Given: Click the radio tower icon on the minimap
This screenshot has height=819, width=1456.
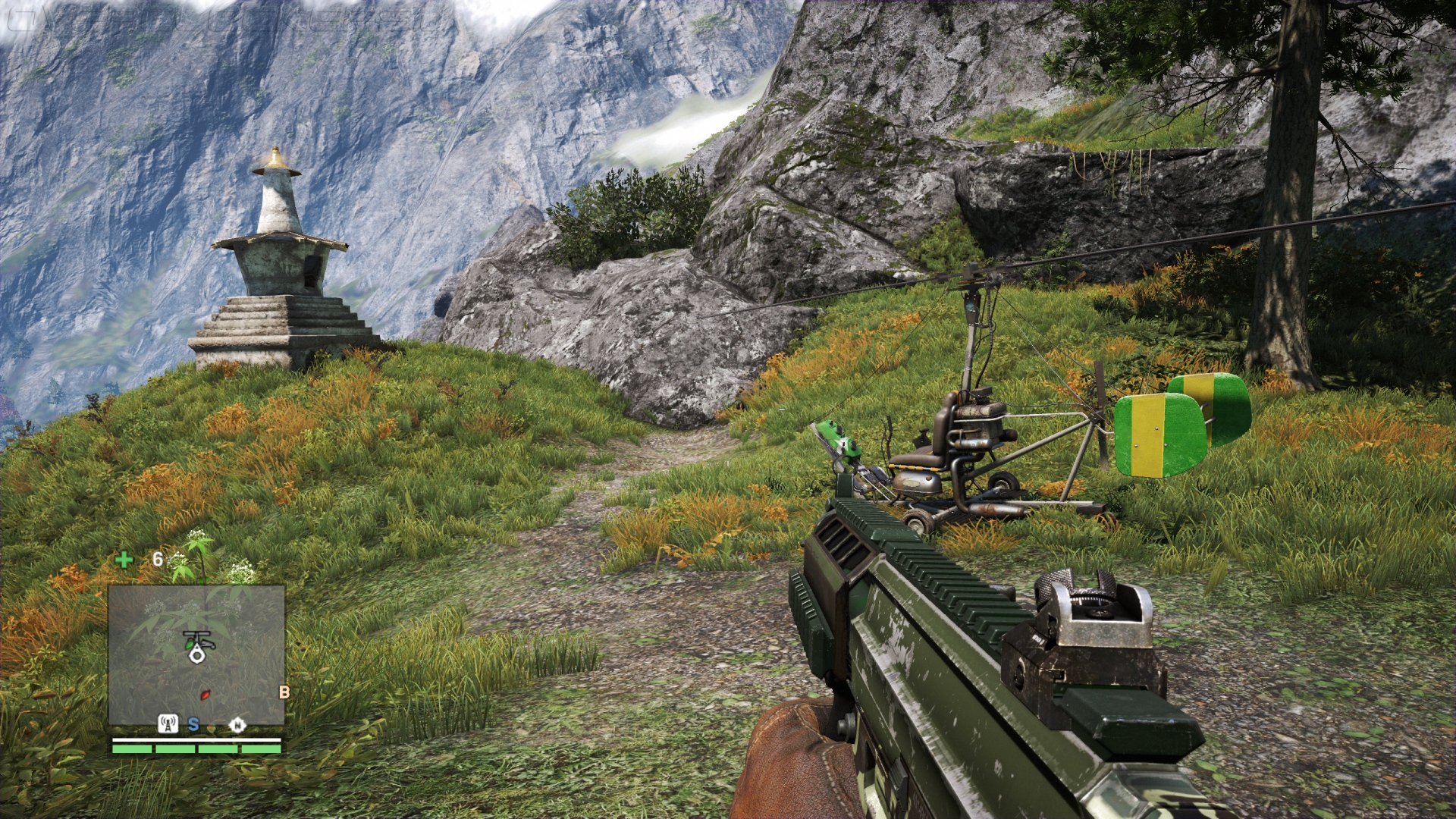Looking at the screenshot, I should [x=168, y=723].
